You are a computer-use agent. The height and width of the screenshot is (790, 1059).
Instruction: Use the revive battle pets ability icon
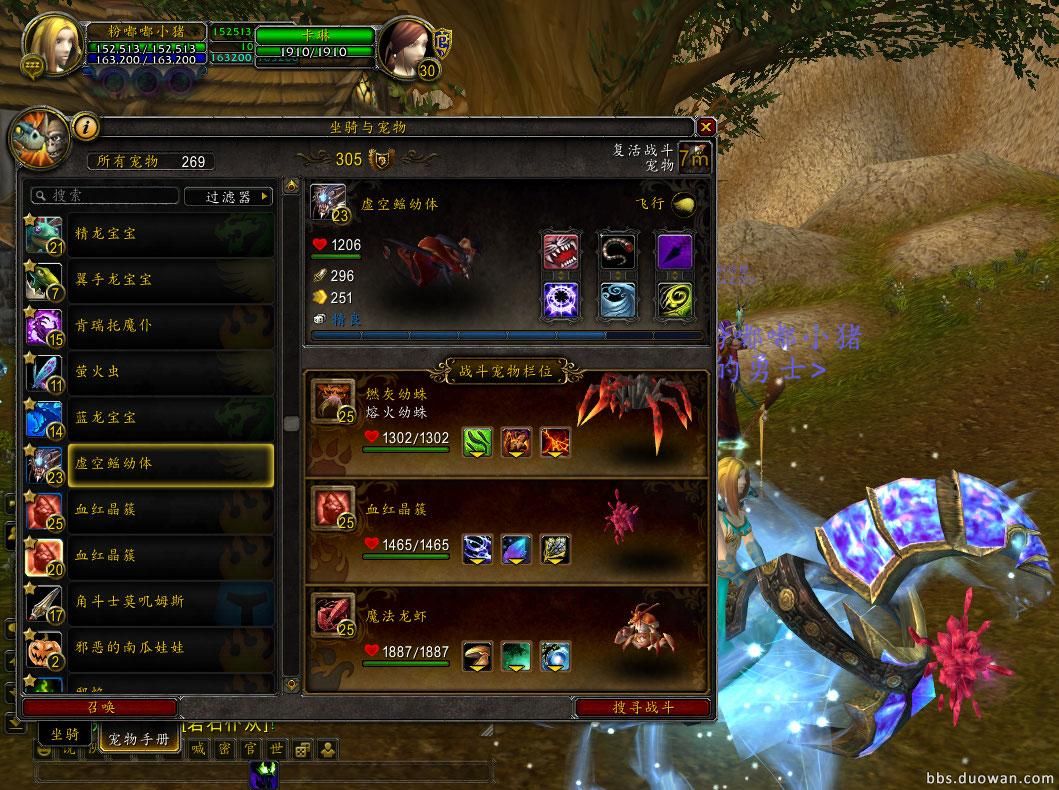[x=694, y=157]
